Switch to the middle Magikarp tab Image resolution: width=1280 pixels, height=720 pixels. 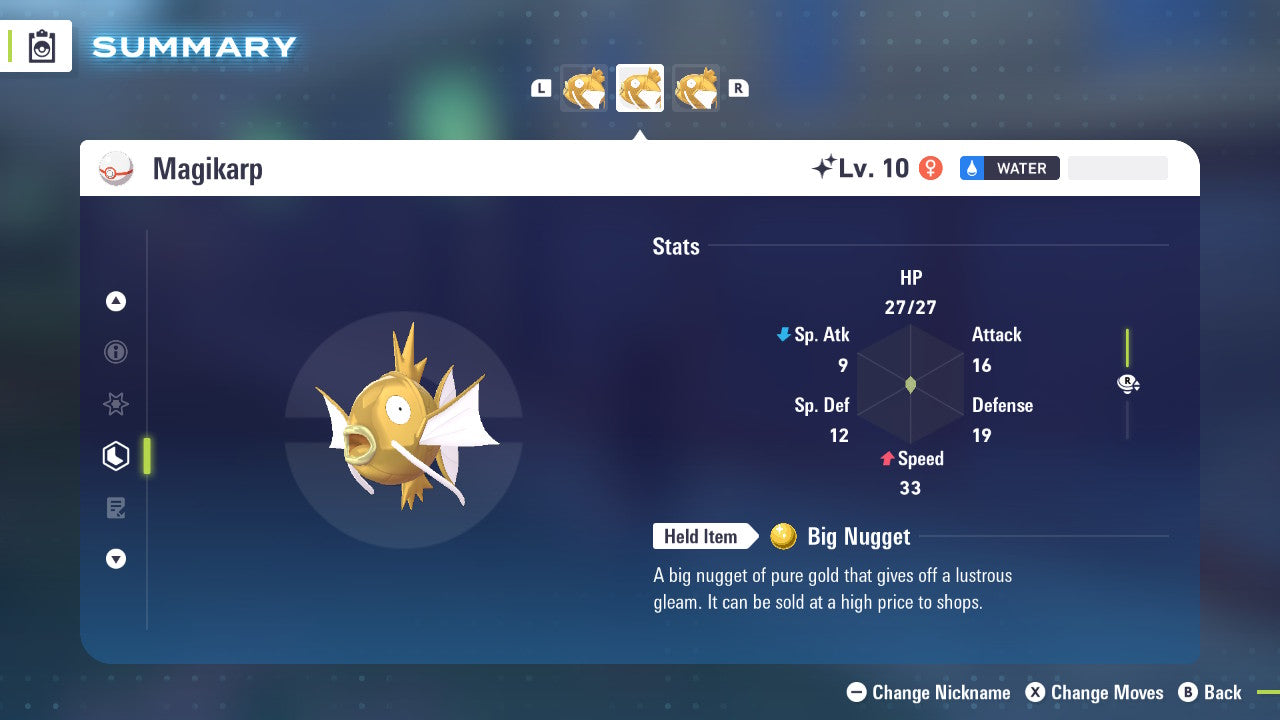pyautogui.click(x=640, y=87)
